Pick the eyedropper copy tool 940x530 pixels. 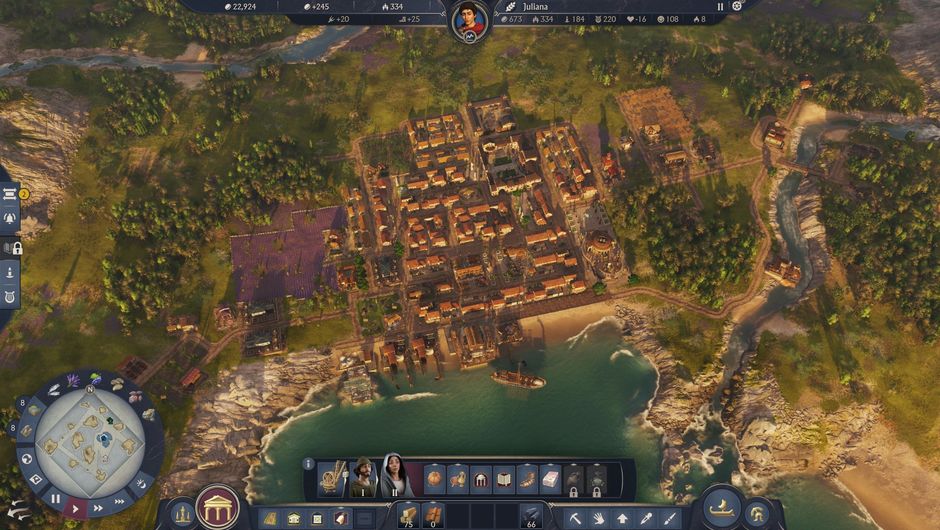(645, 518)
